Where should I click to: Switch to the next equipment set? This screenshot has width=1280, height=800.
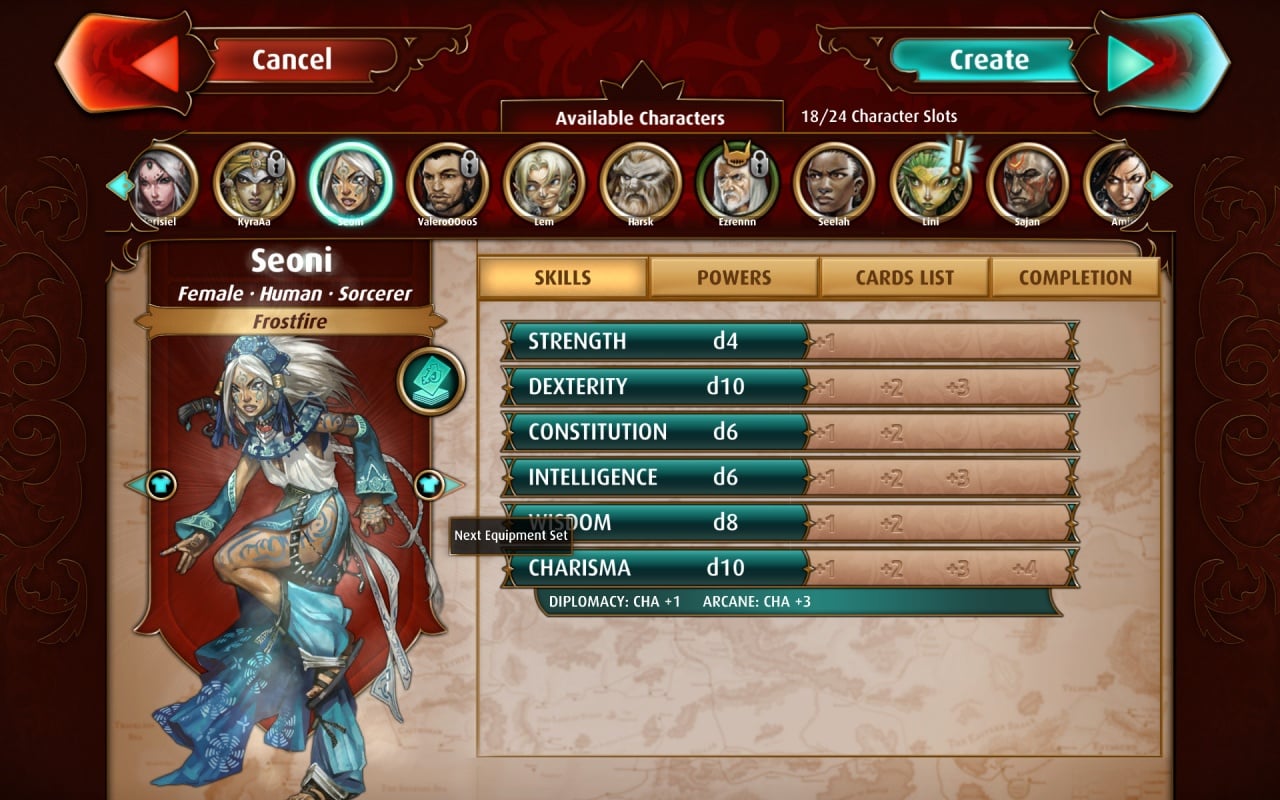432,485
